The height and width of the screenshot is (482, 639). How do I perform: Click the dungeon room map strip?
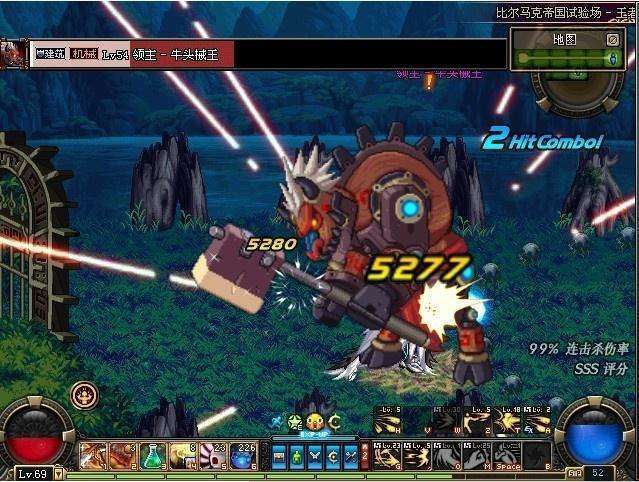567,59
